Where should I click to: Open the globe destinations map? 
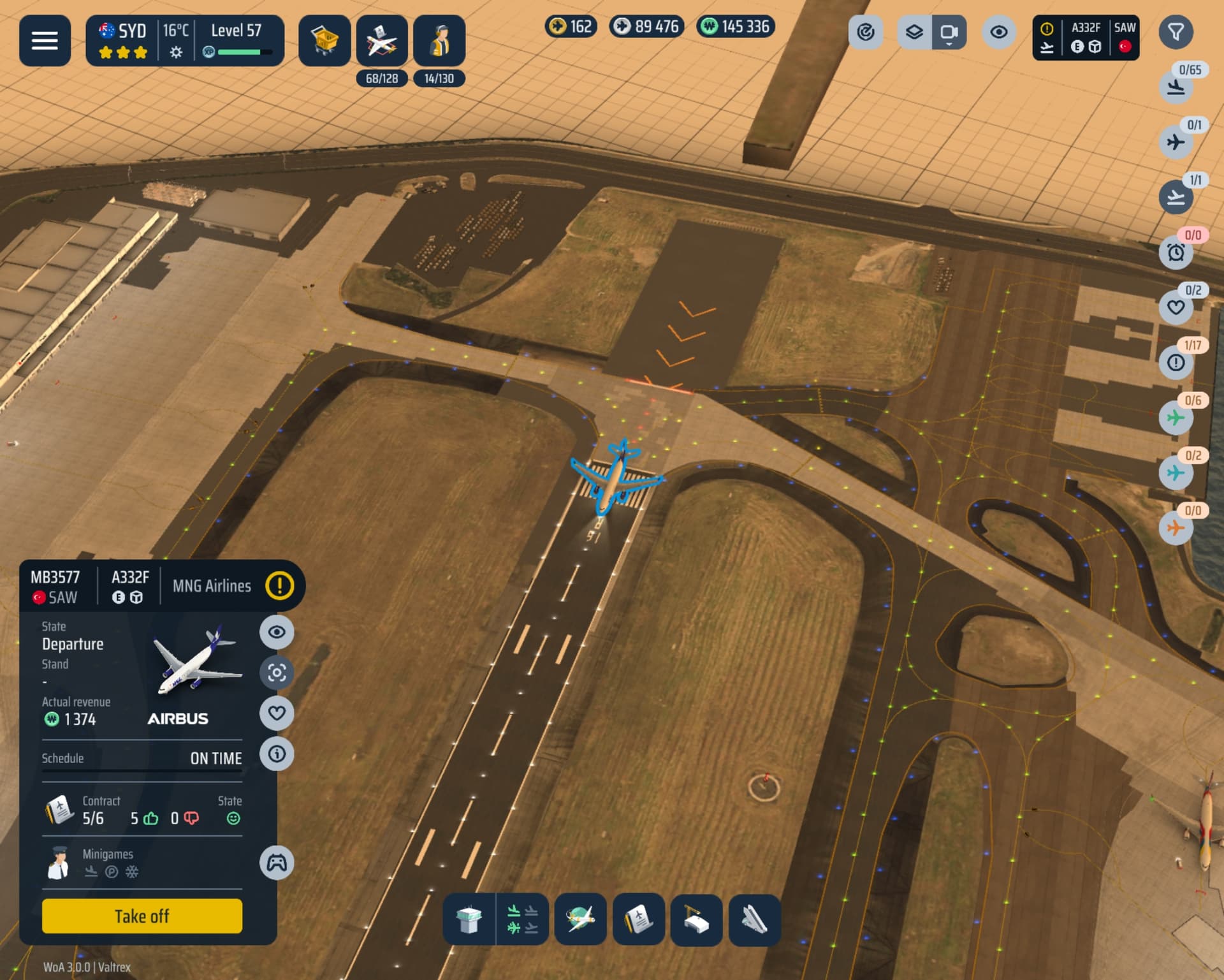pos(580,919)
